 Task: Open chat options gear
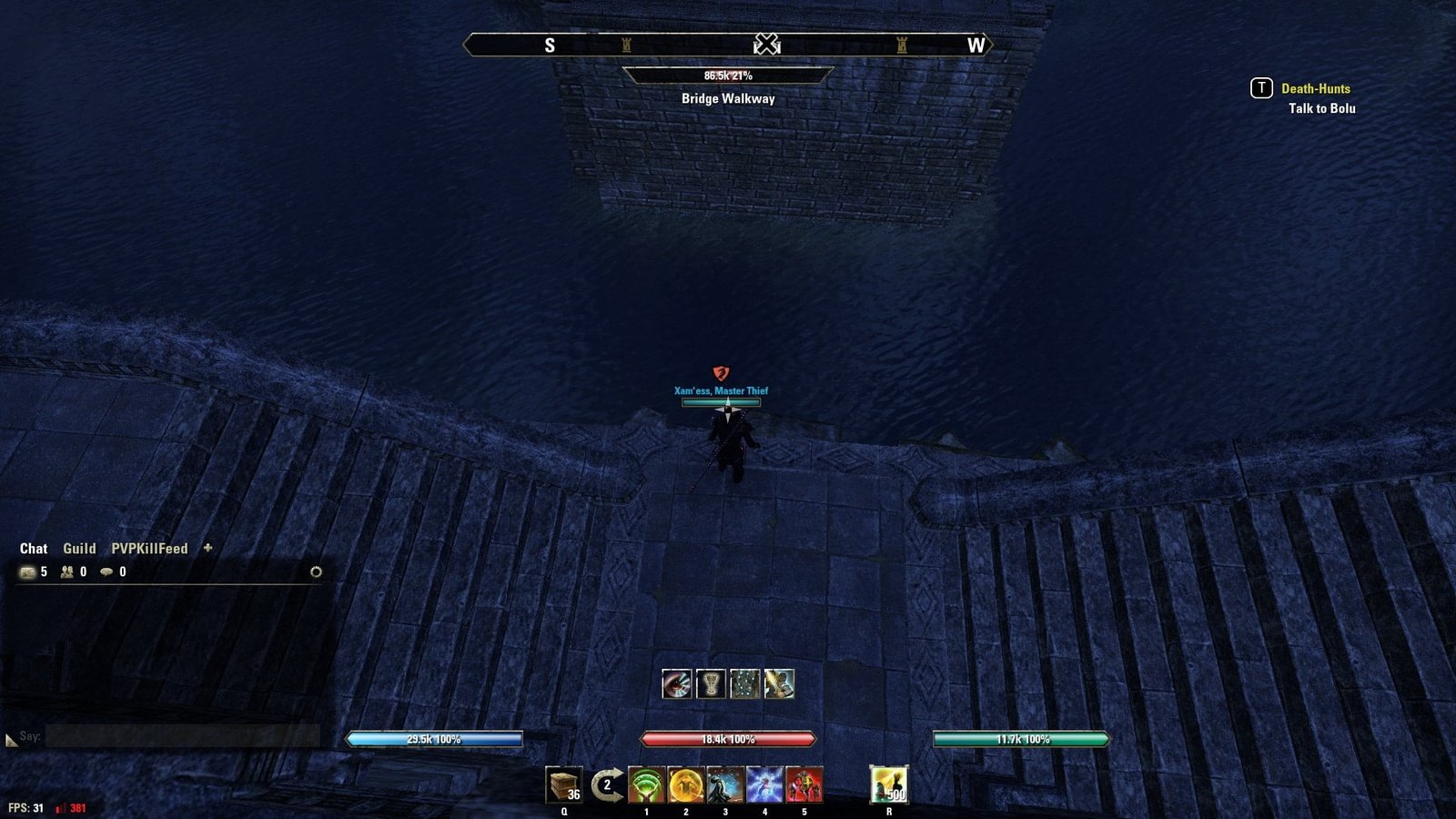point(316,572)
